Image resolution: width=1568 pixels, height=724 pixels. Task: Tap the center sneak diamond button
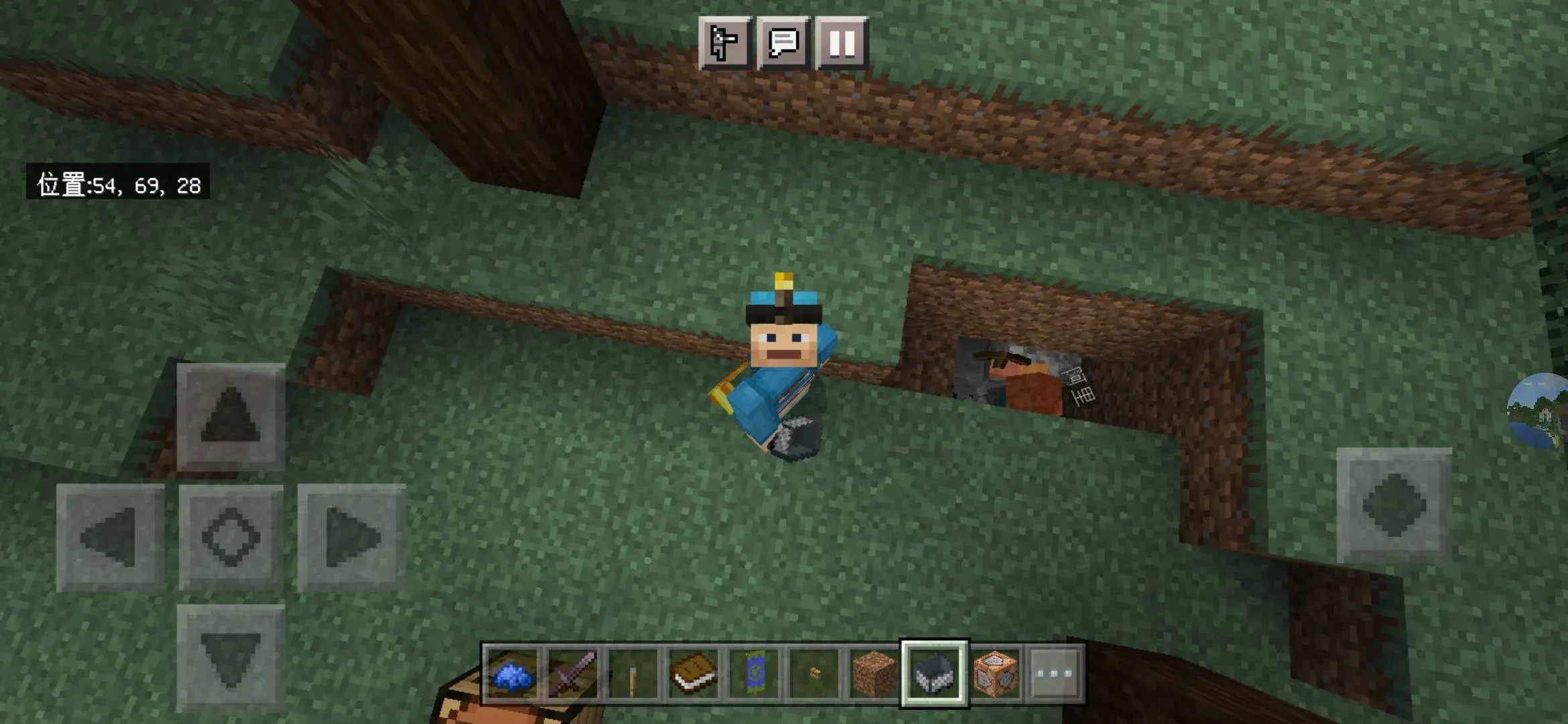pyautogui.click(x=231, y=538)
